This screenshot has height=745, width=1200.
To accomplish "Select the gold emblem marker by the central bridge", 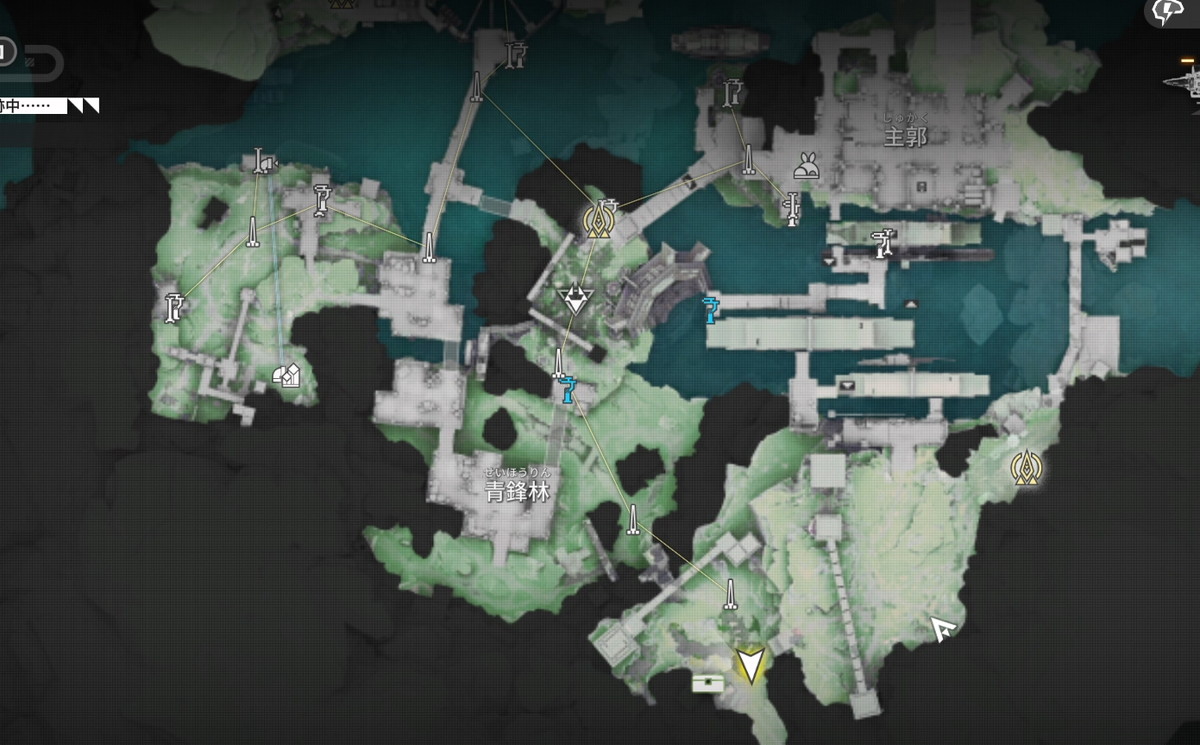I will coord(599,219).
